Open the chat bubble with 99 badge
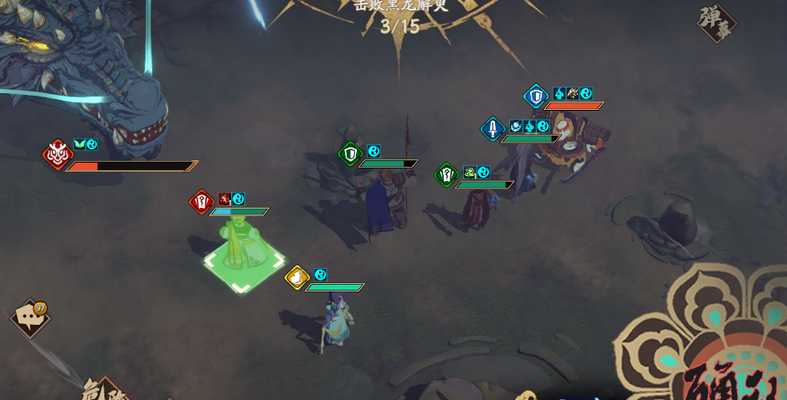The image size is (787, 400). (x=29, y=318)
